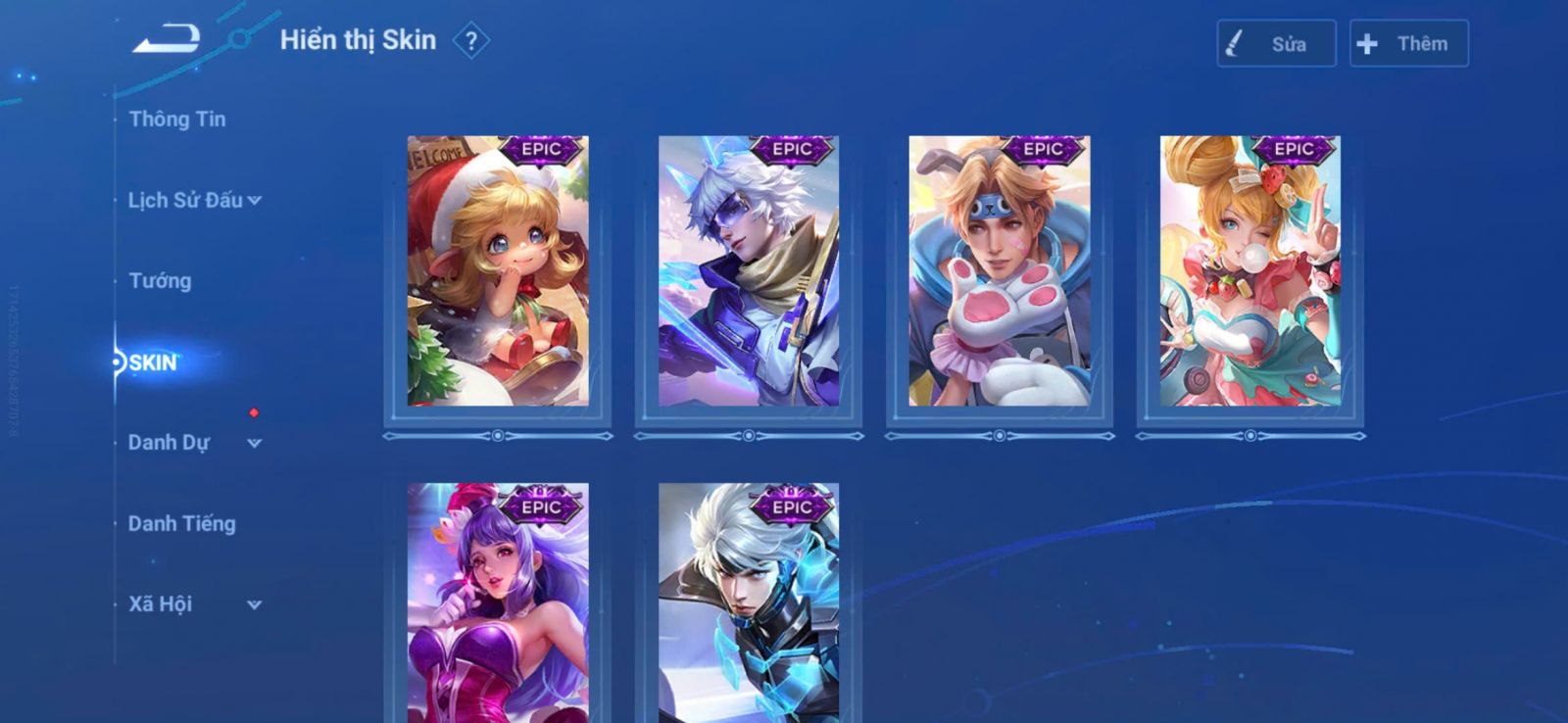Expand the Lịch Sử Đấu section
This screenshot has height=723, width=1568.
194,200
